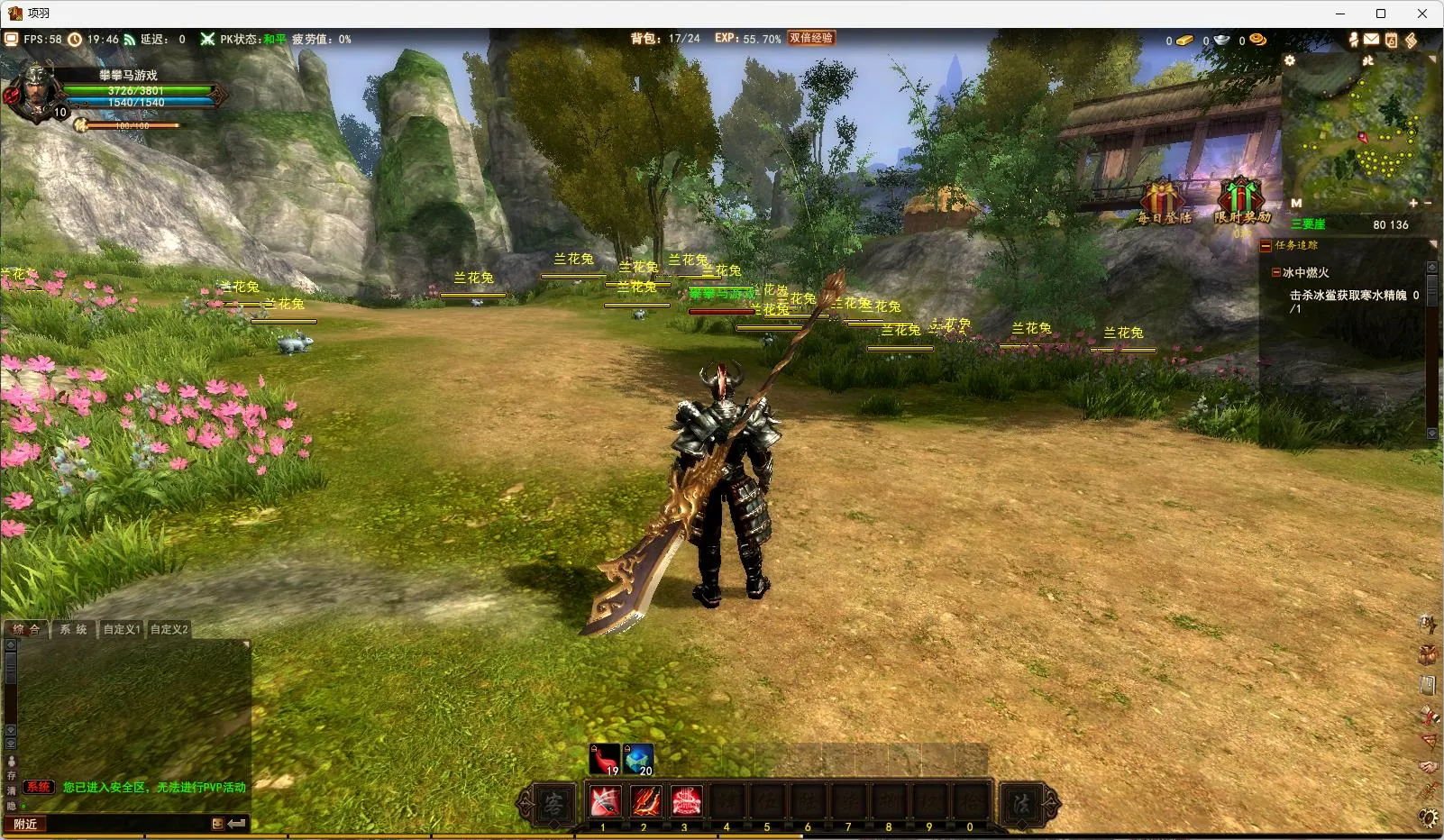This screenshot has height=840, width=1444.
Task: Click the minimap zoom-in plus button
Action: pos(1412,204)
